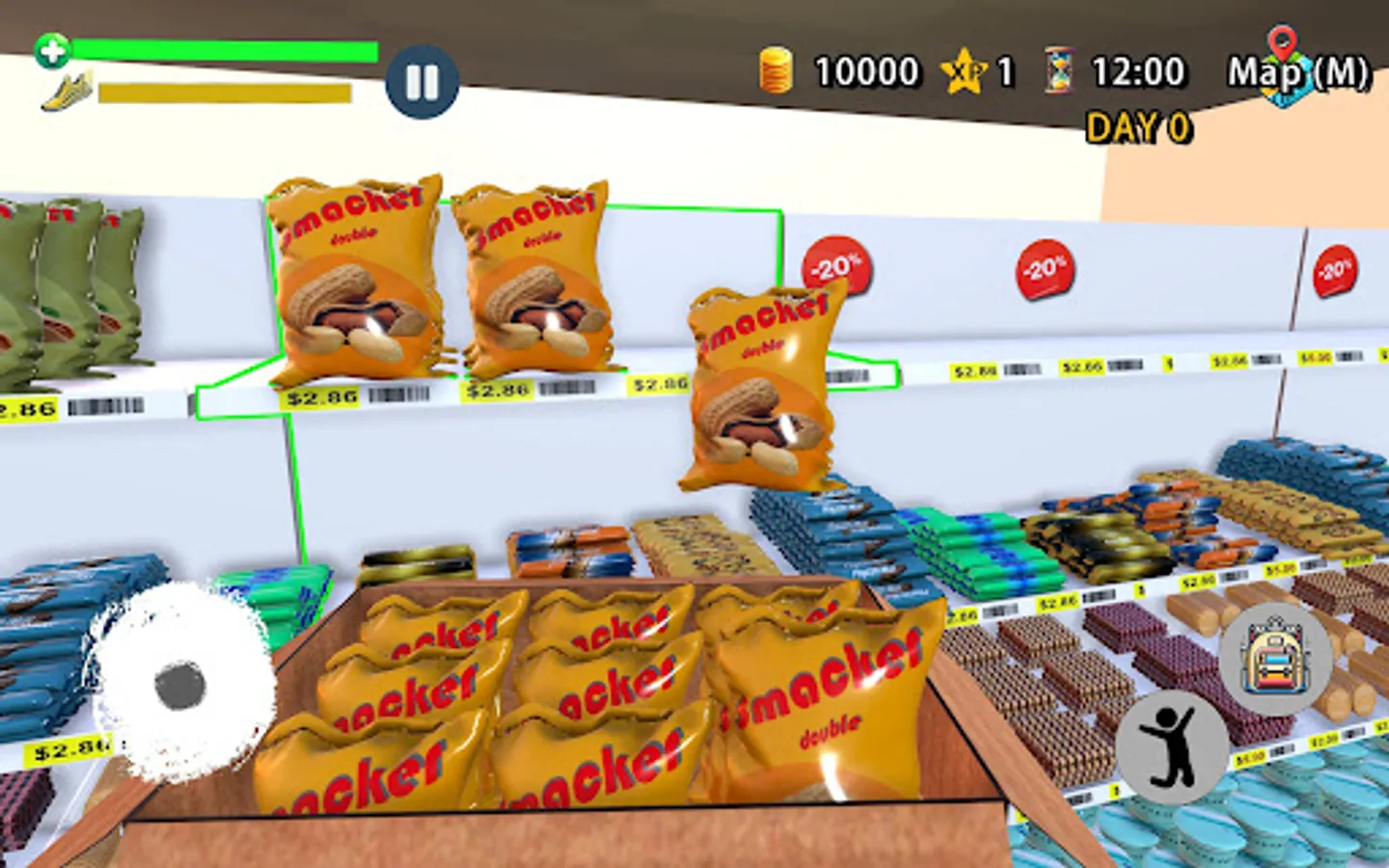Toggle the -20% sticker above middle shelf
This screenshot has width=1389, height=868.
[x=1045, y=269]
